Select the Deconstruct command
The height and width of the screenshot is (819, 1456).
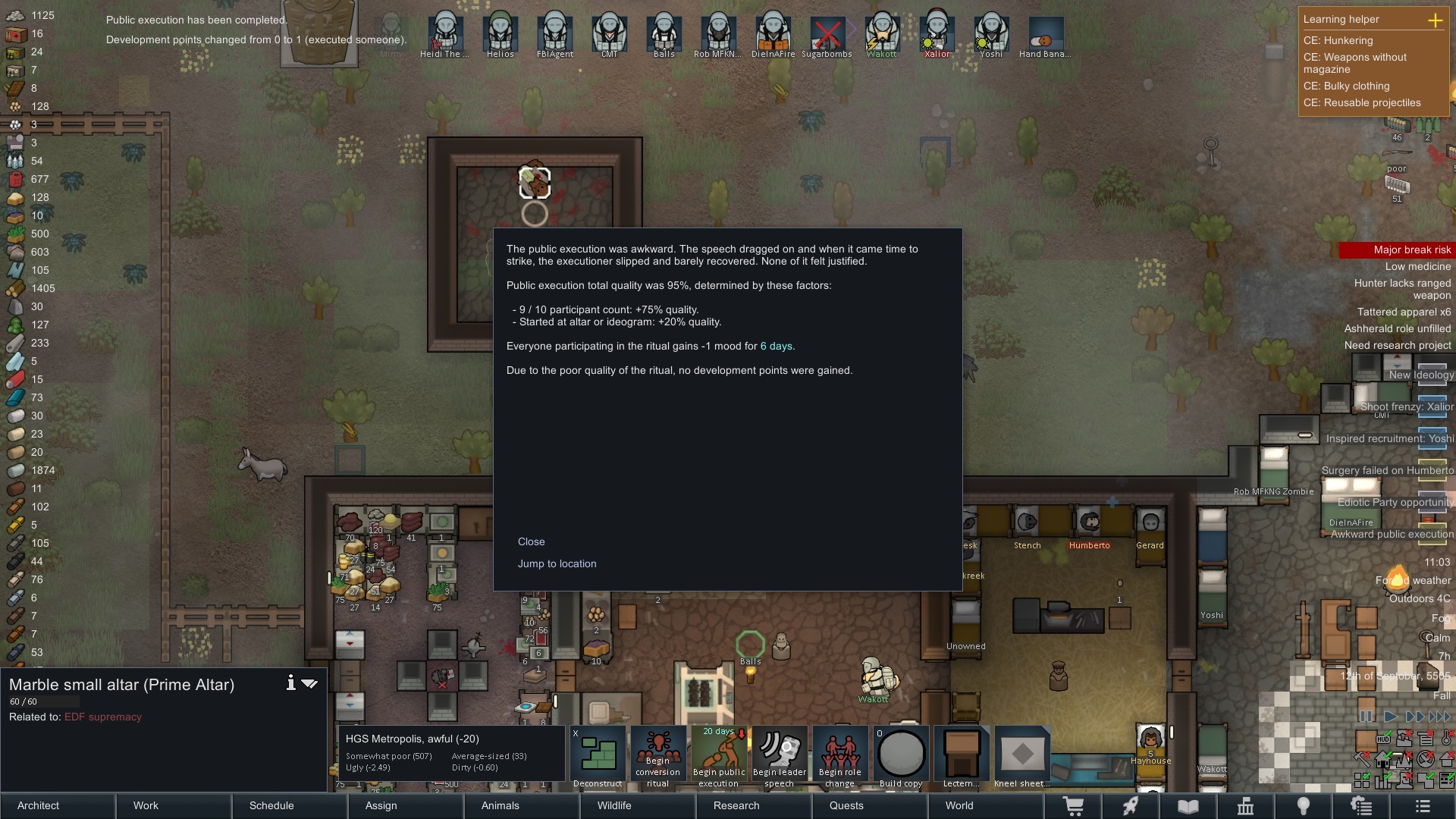(598, 756)
